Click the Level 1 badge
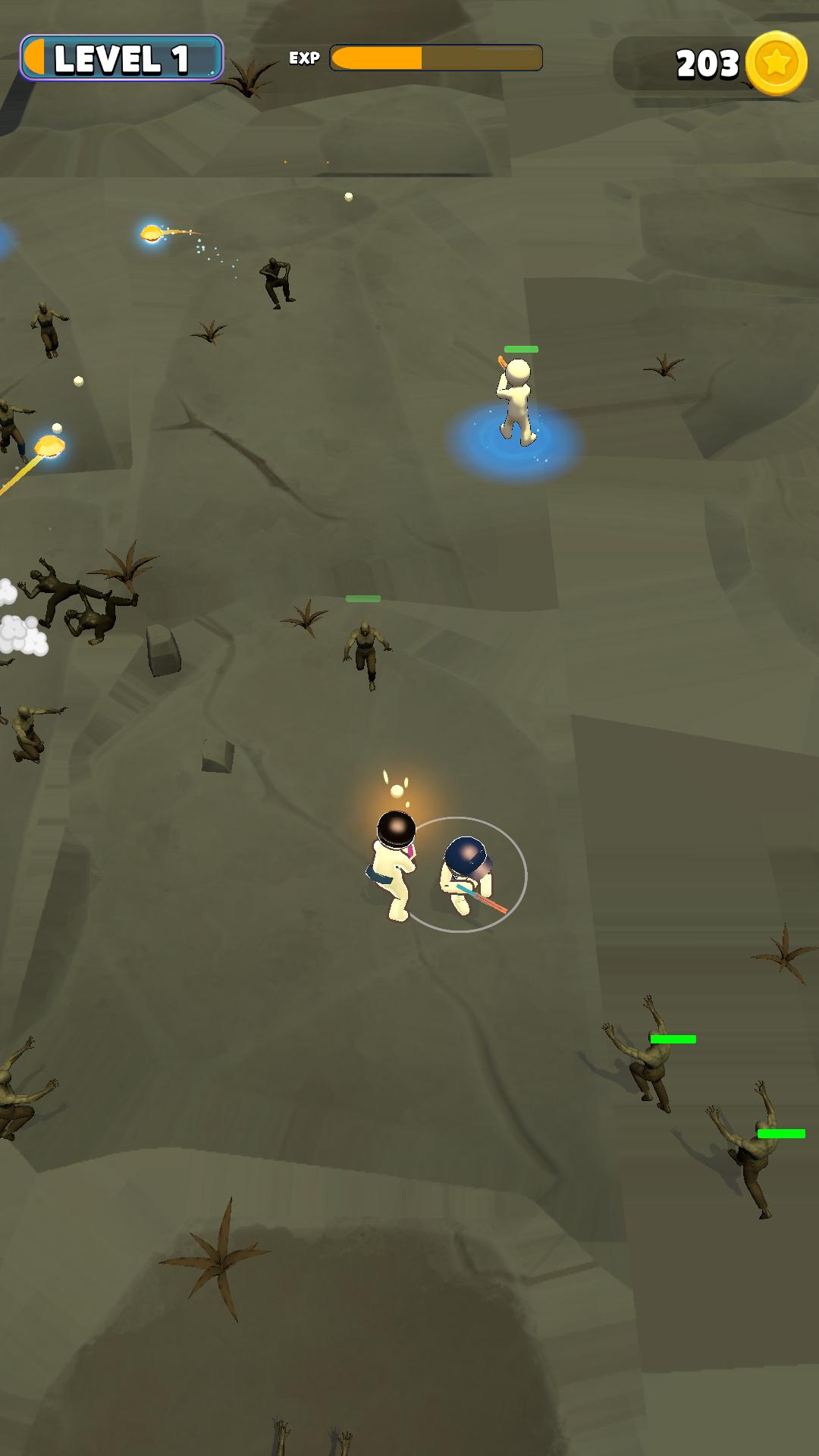The image size is (819, 1456). (121, 58)
